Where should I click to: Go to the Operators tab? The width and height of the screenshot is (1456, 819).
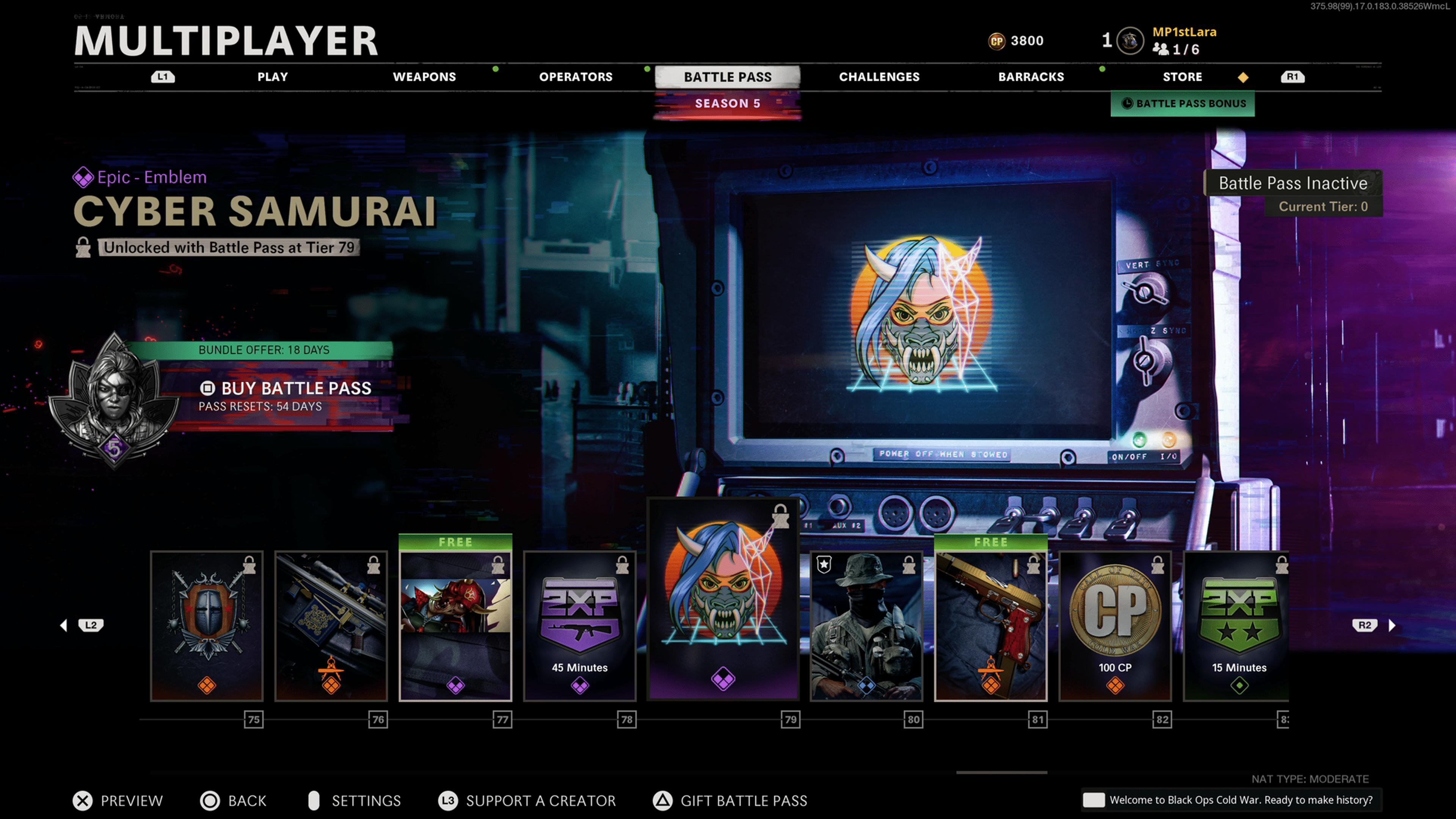[576, 77]
